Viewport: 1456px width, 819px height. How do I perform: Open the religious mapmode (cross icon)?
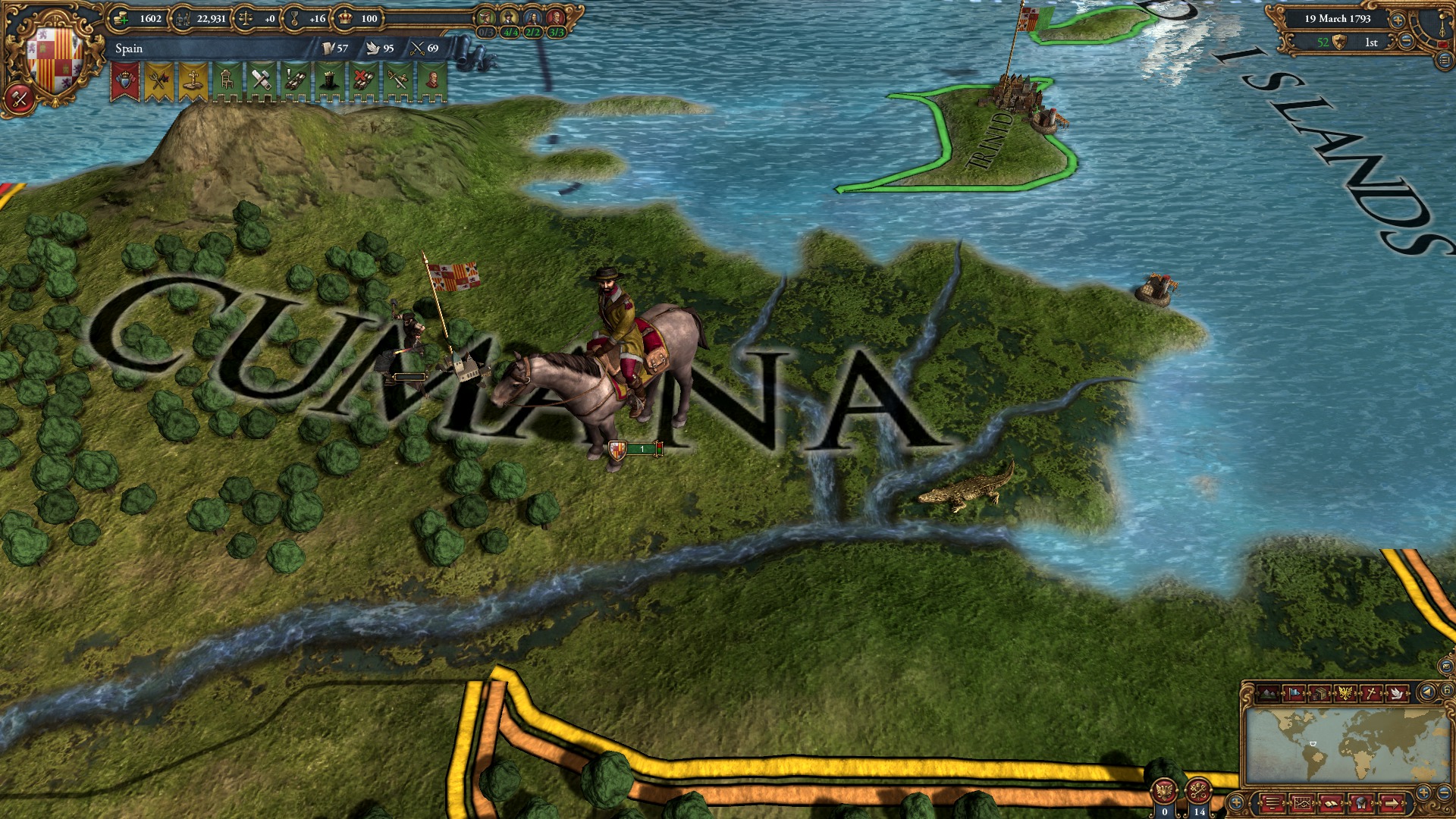pos(1370,693)
